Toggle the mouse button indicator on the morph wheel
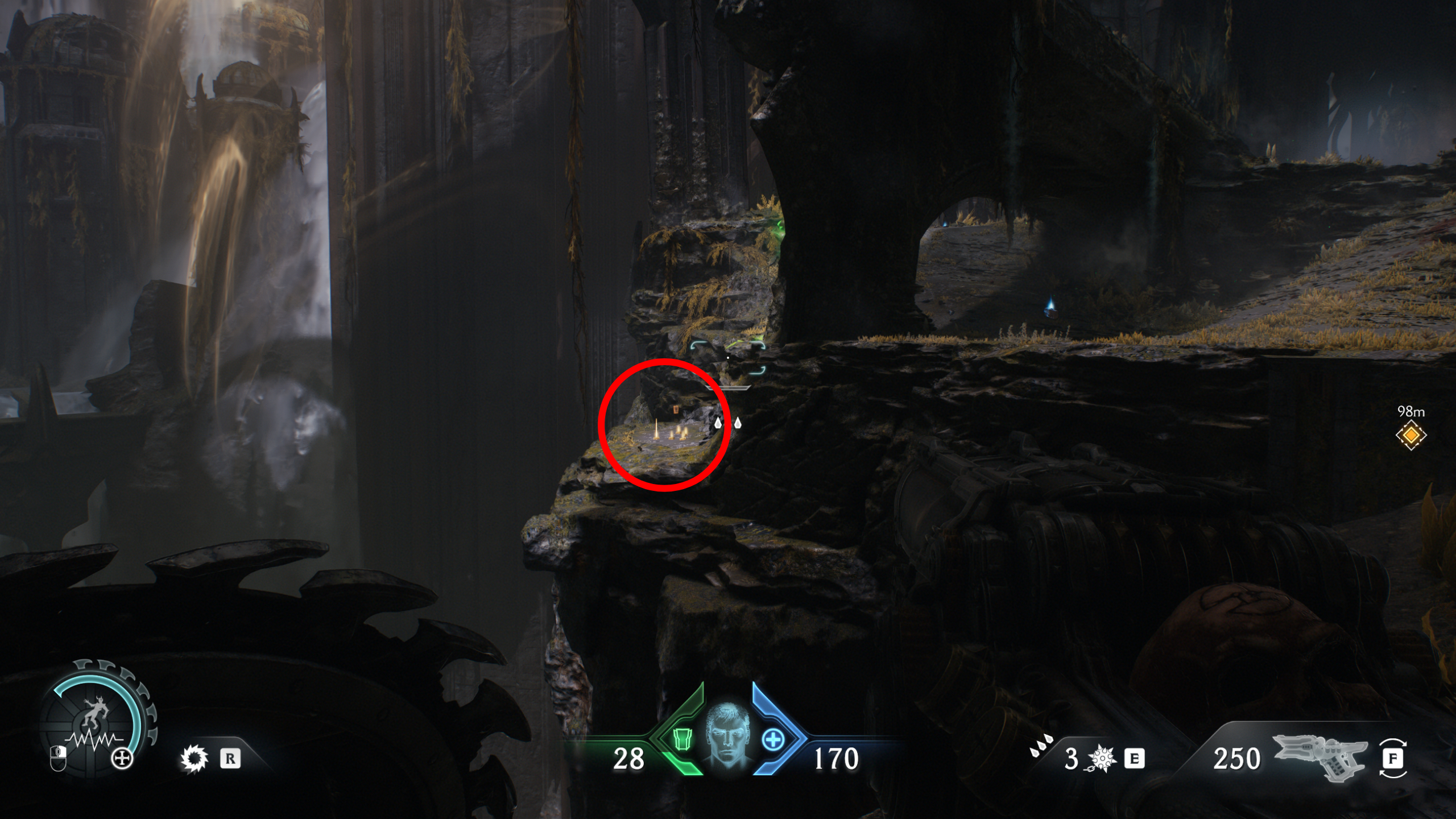The height and width of the screenshot is (819, 1456). (x=58, y=759)
